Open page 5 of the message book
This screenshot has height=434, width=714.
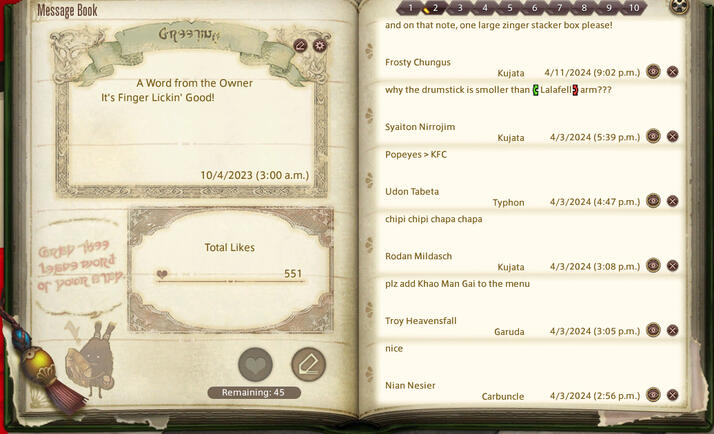click(x=510, y=8)
